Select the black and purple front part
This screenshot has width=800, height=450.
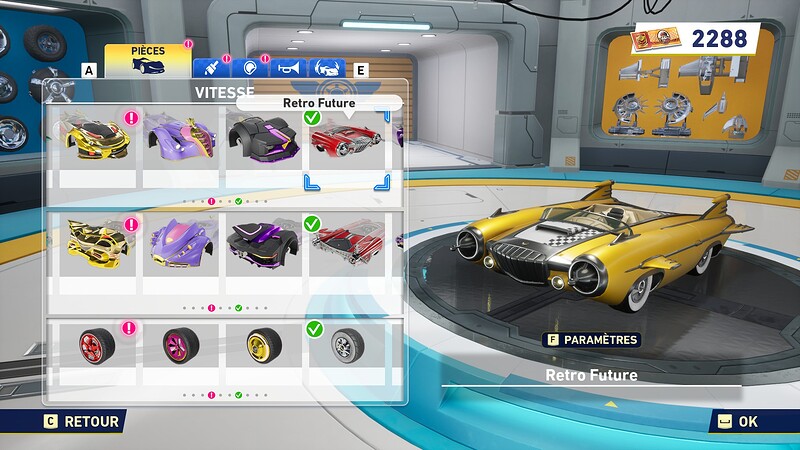coord(264,138)
